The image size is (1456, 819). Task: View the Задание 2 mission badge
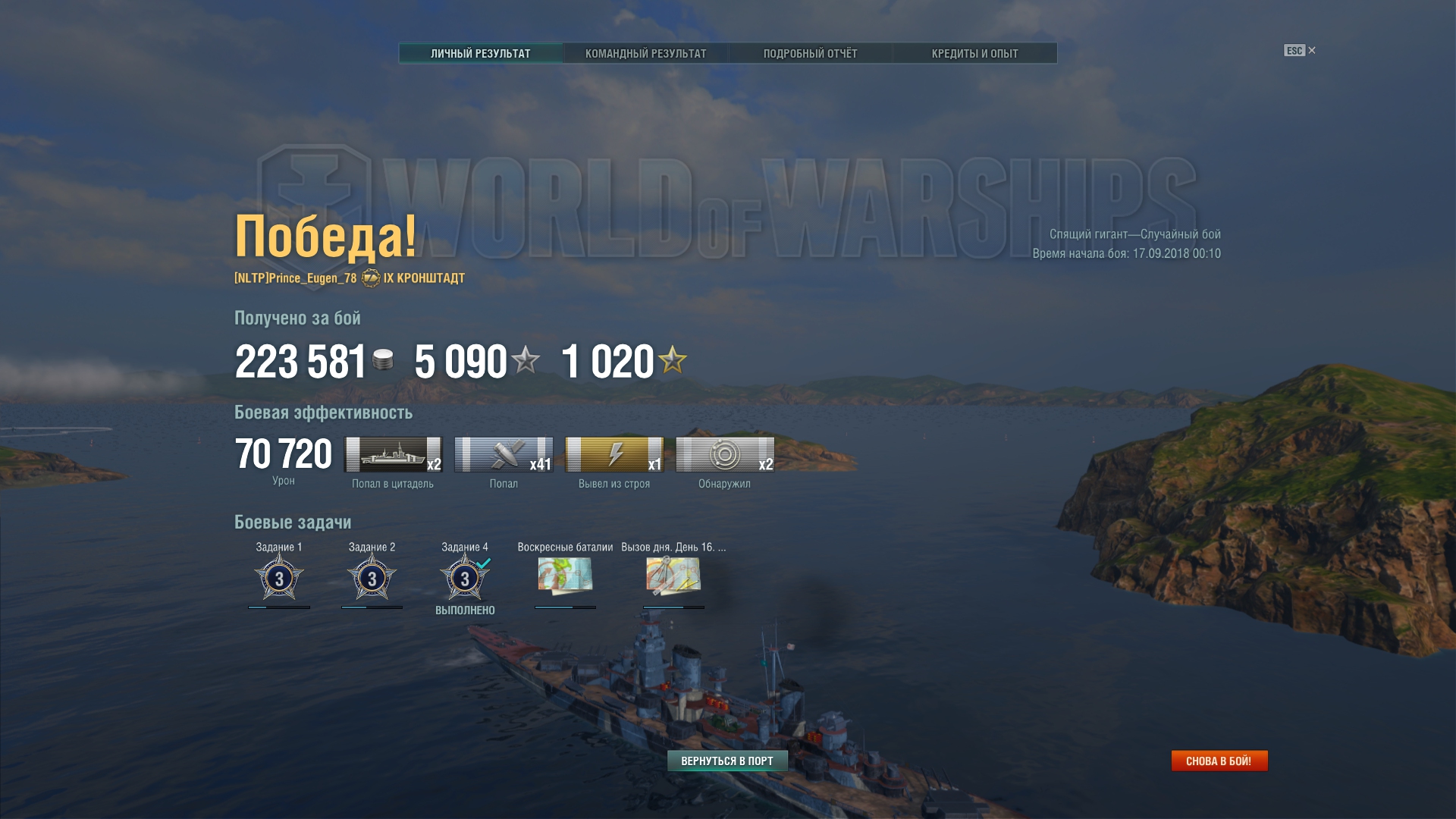click(372, 578)
